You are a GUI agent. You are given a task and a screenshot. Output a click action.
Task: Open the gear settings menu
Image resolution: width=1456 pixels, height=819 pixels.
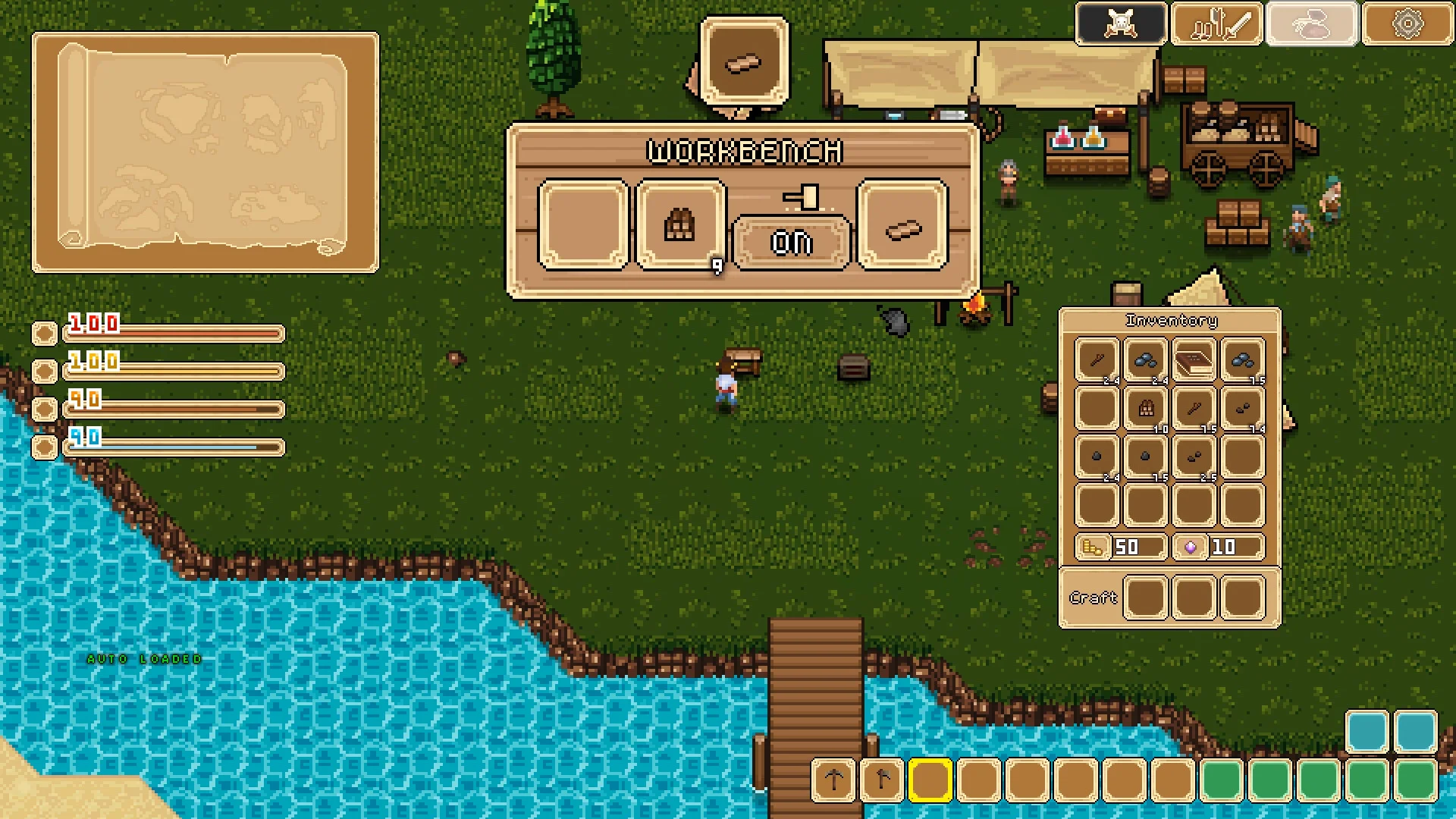(x=1407, y=24)
